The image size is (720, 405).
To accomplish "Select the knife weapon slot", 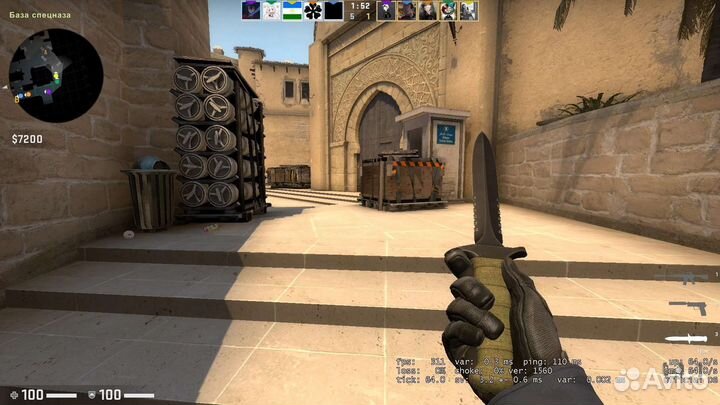I will click(688, 338).
